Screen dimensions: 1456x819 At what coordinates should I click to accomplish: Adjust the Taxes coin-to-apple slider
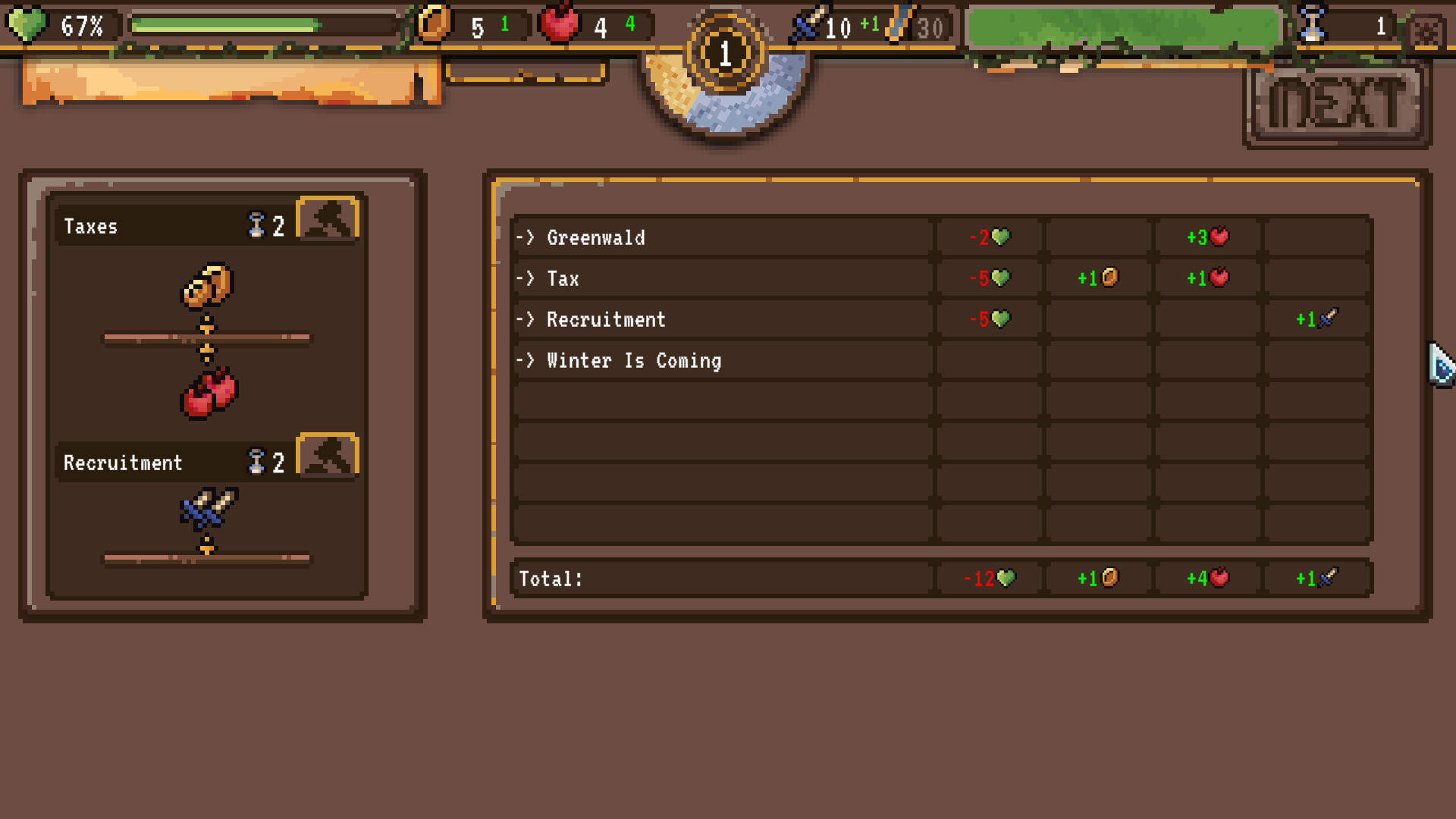point(207,336)
